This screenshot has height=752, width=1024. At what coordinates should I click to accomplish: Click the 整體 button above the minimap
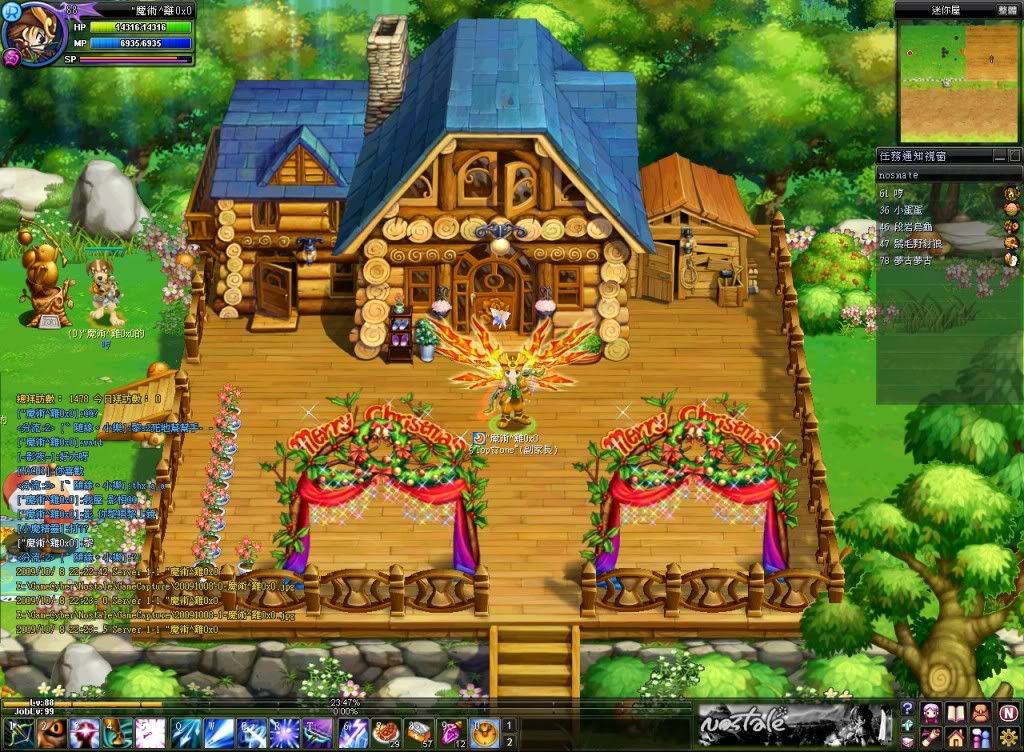pos(1004,9)
